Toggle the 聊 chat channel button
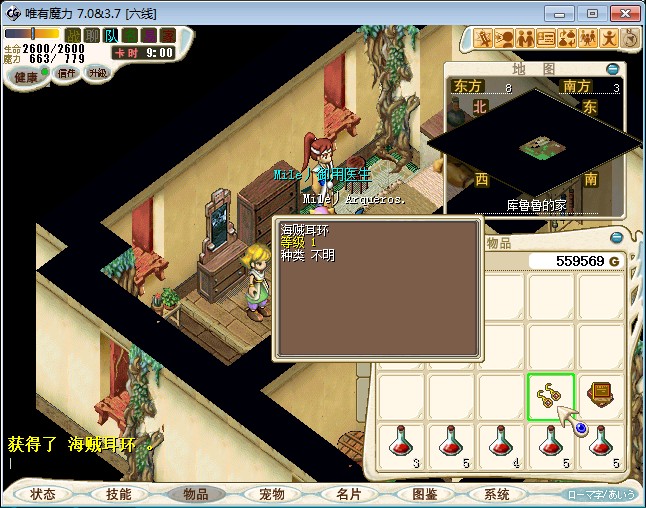 click(93, 36)
